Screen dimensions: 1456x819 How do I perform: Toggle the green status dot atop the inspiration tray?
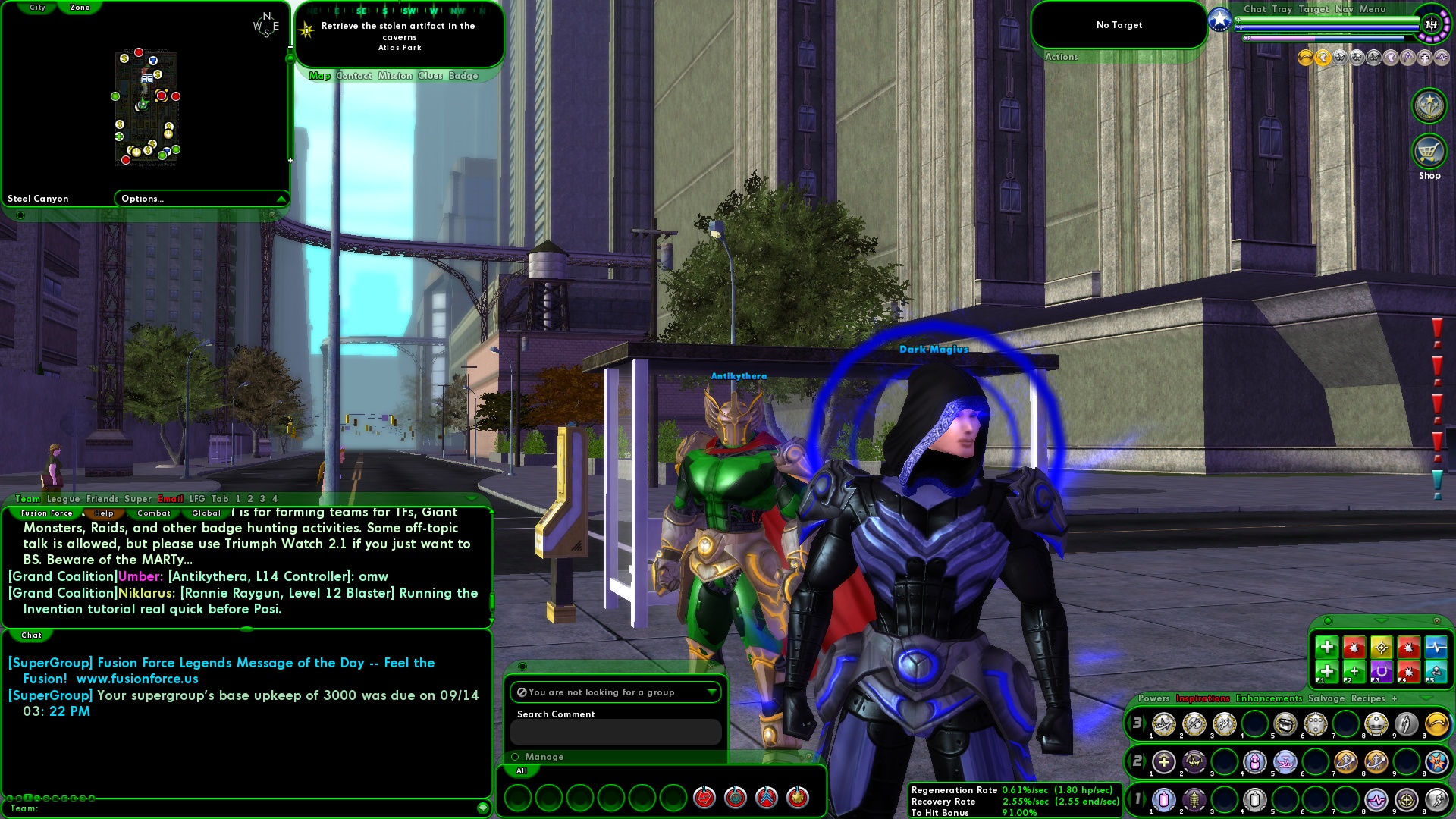[1329, 621]
